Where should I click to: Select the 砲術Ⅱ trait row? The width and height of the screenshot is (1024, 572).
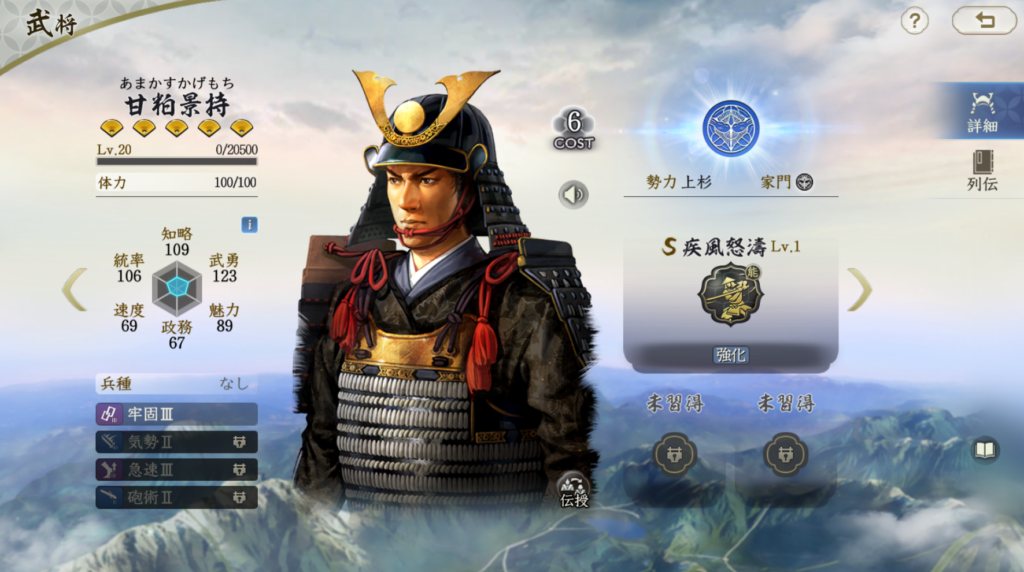pos(177,497)
